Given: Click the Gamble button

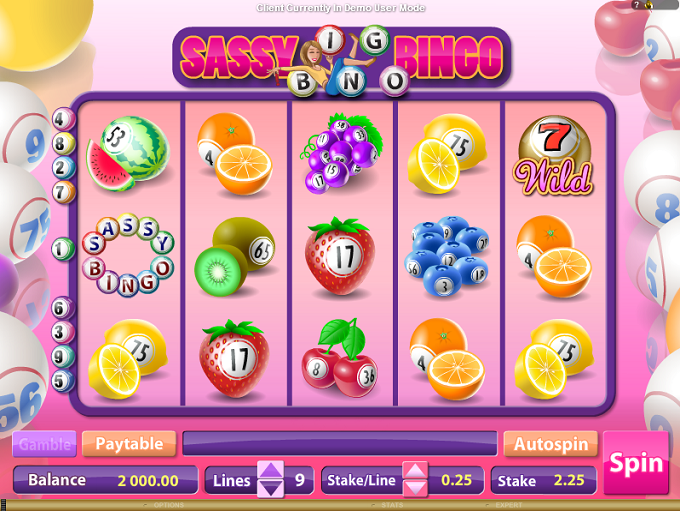Looking at the screenshot, I should [45, 443].
